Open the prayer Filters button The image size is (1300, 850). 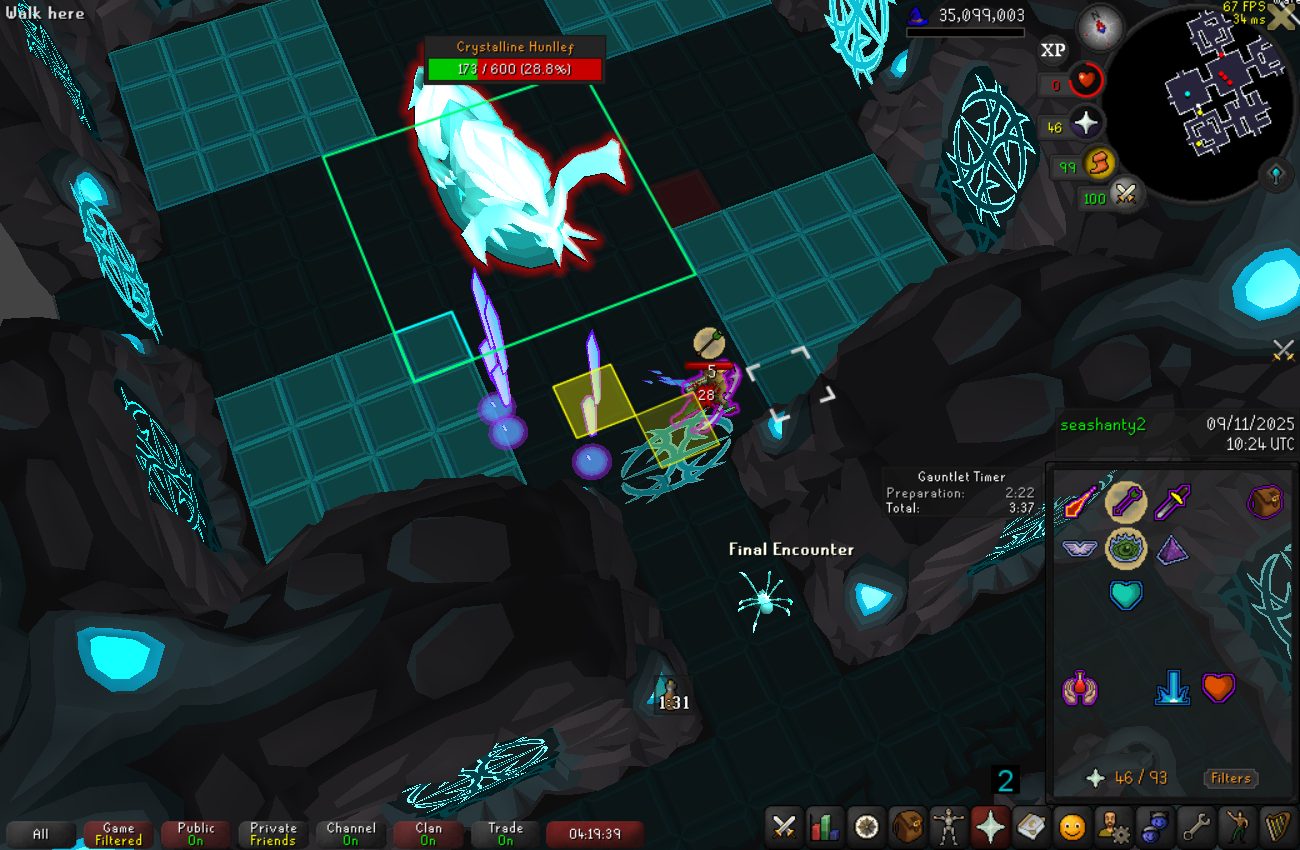(x=1230, y=778)
